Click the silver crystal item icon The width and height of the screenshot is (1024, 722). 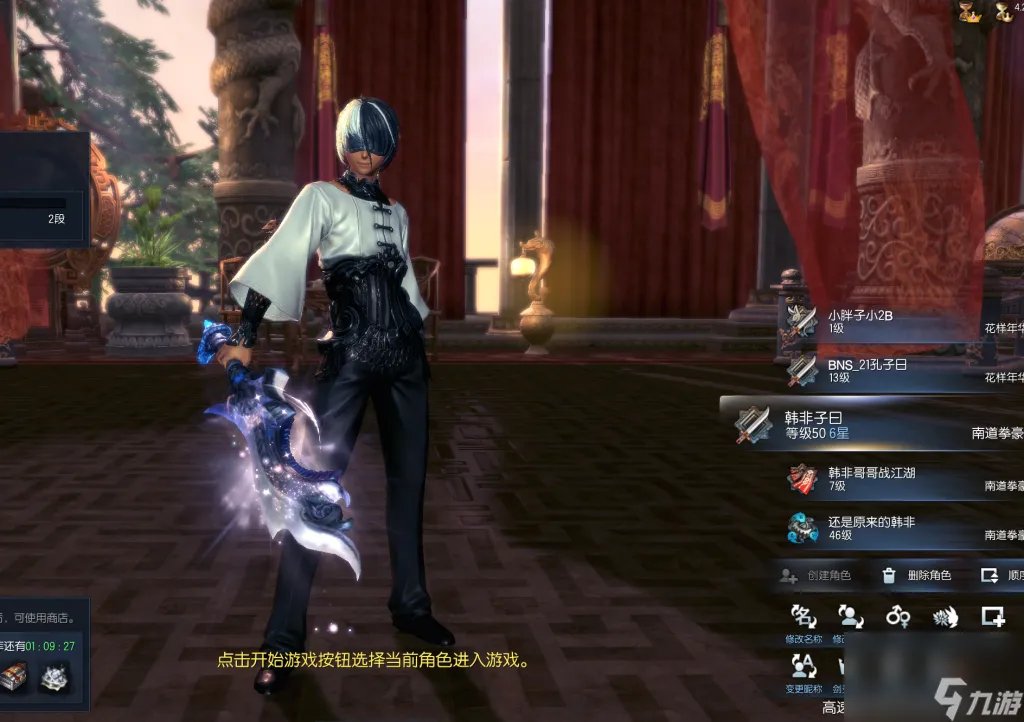pos(54,678)
